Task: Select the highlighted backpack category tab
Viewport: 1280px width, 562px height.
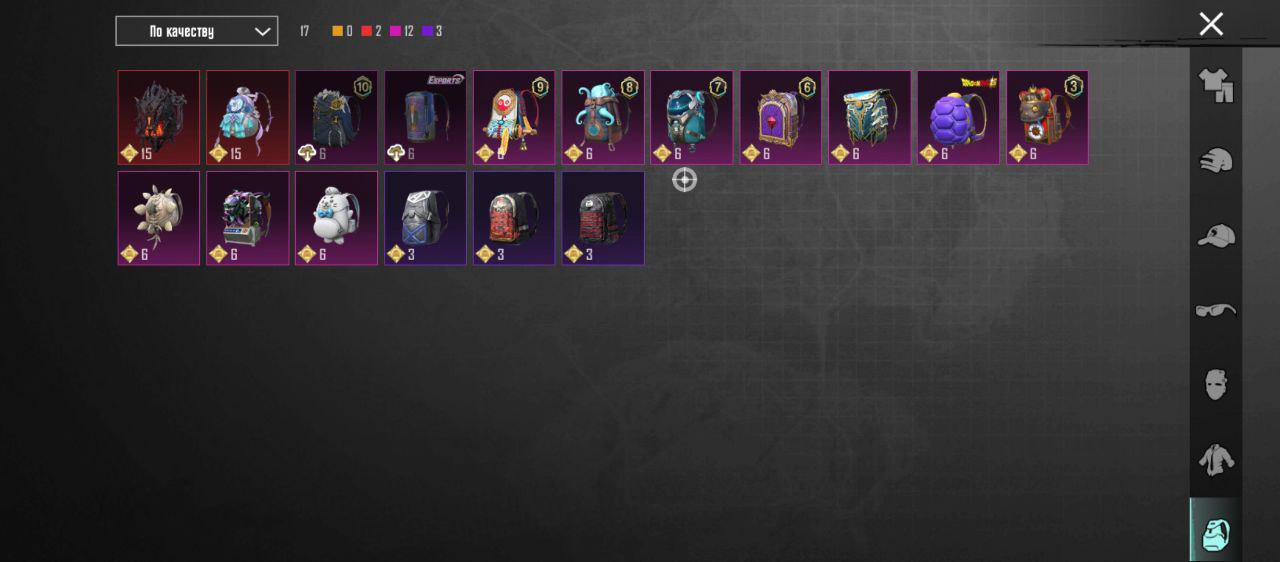Action: tap(1215, 532)
